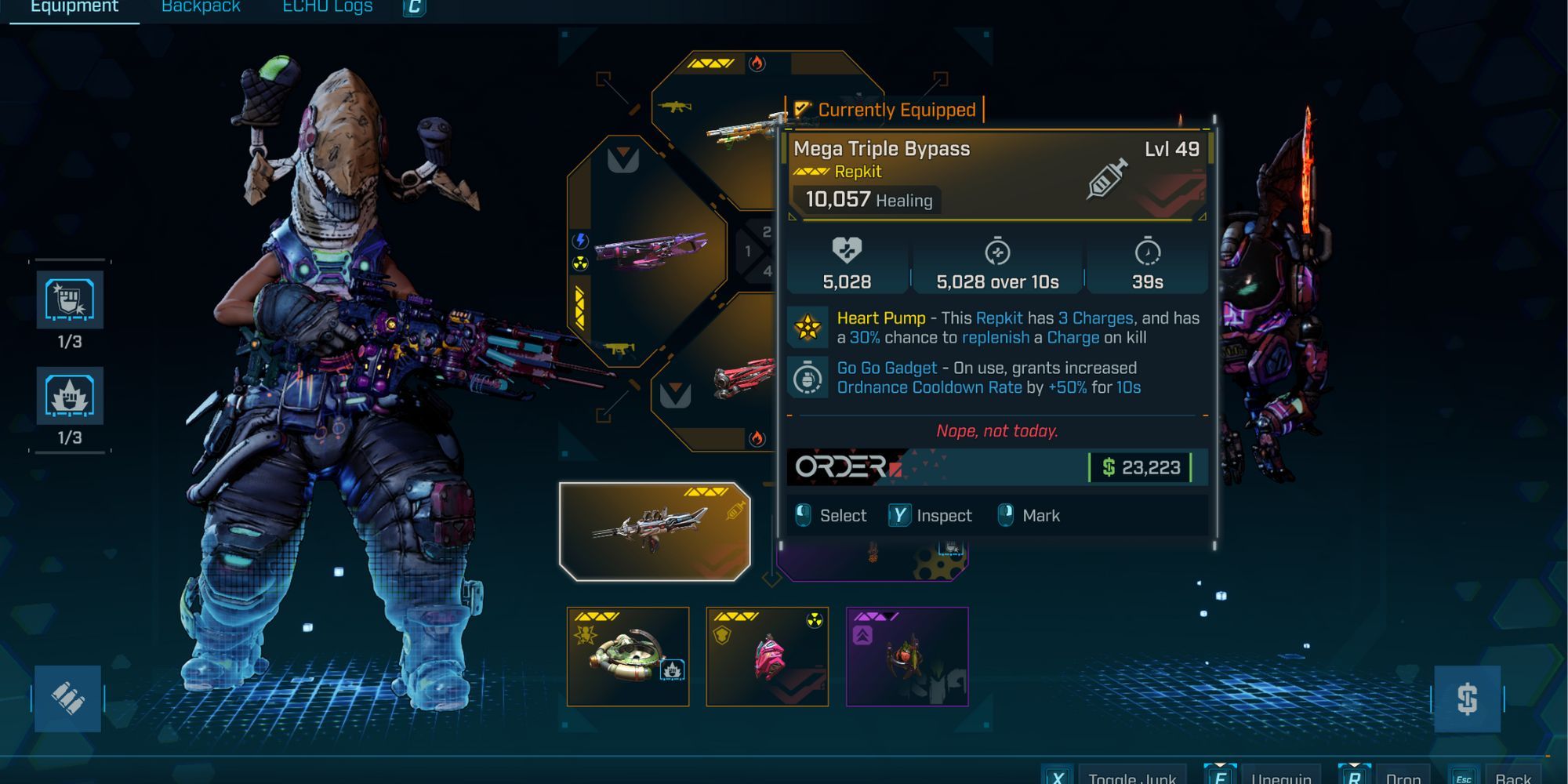The width and height of the screenshot is (1568, 784).
Task: Open the ammo bullets panel
Action: coord(67,698)
